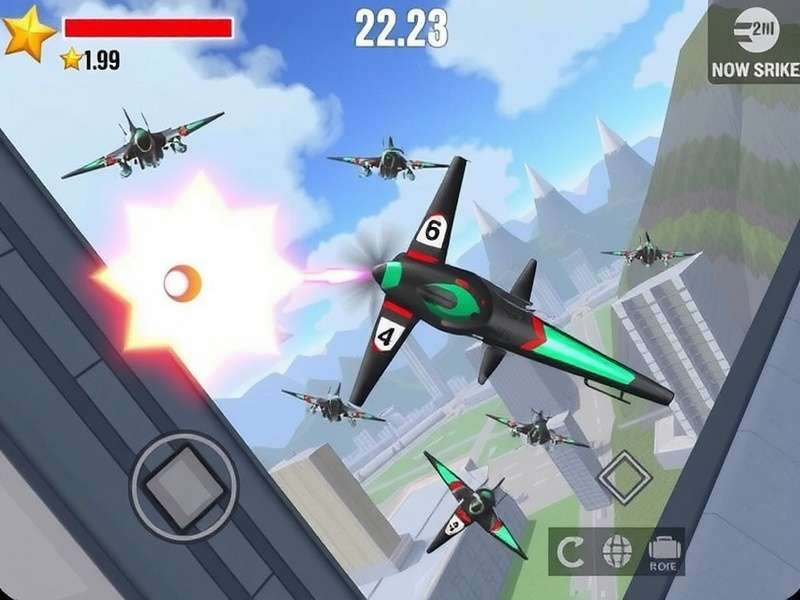Open the globe icon
The image size is (800, 600).
[x=615, y=549]
